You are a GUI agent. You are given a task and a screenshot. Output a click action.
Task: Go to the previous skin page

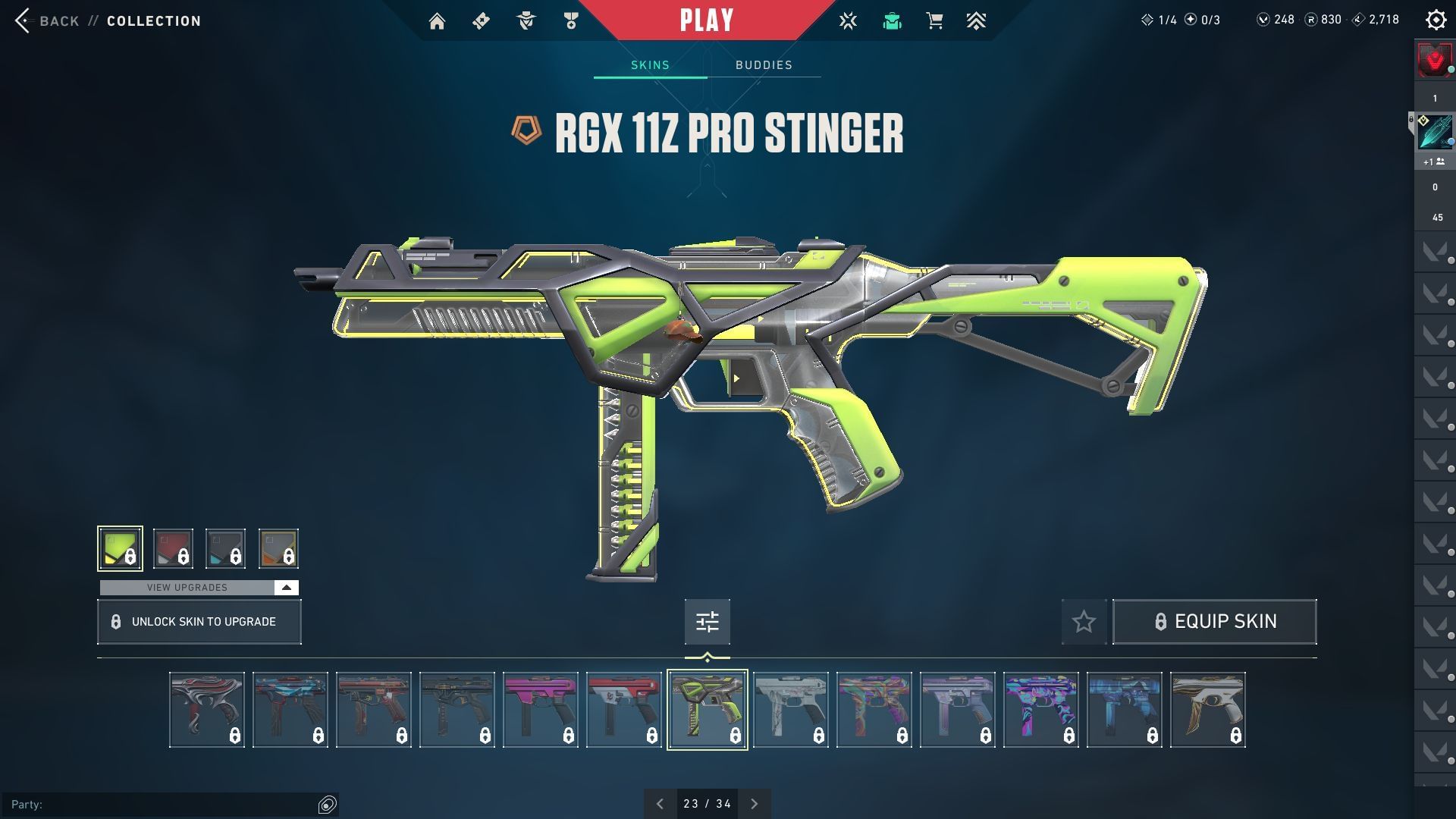660,804
